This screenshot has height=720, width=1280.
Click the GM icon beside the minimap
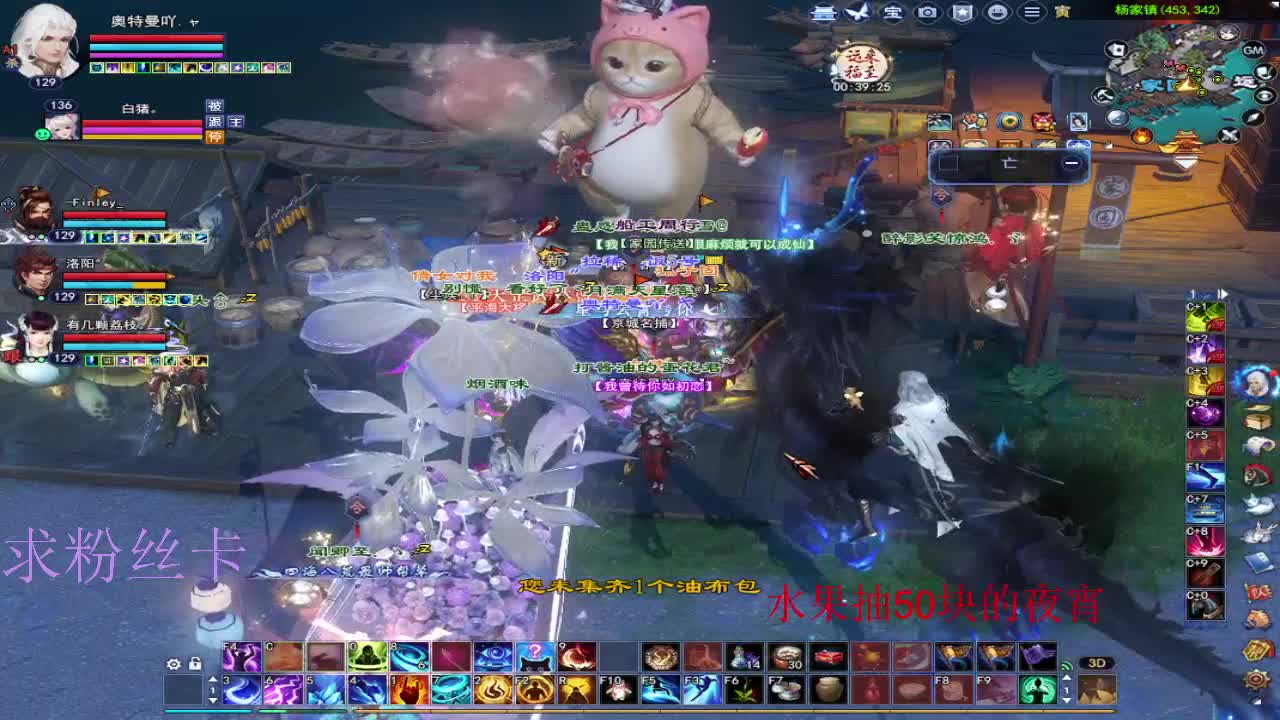coord(1253,50)
